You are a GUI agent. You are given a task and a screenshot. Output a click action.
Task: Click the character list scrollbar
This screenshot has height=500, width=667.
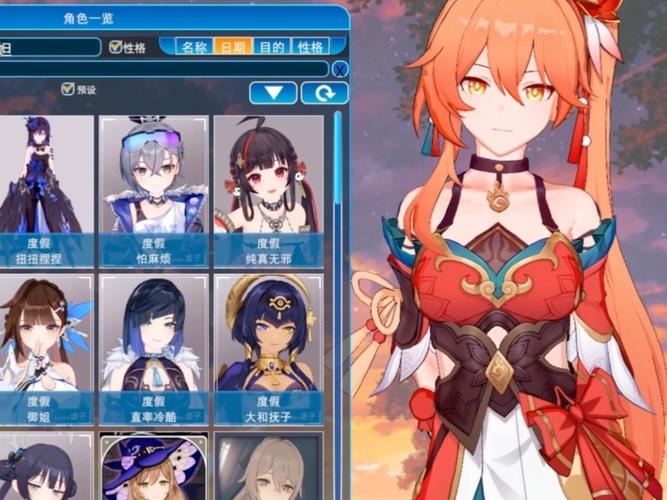click(338, 300)
